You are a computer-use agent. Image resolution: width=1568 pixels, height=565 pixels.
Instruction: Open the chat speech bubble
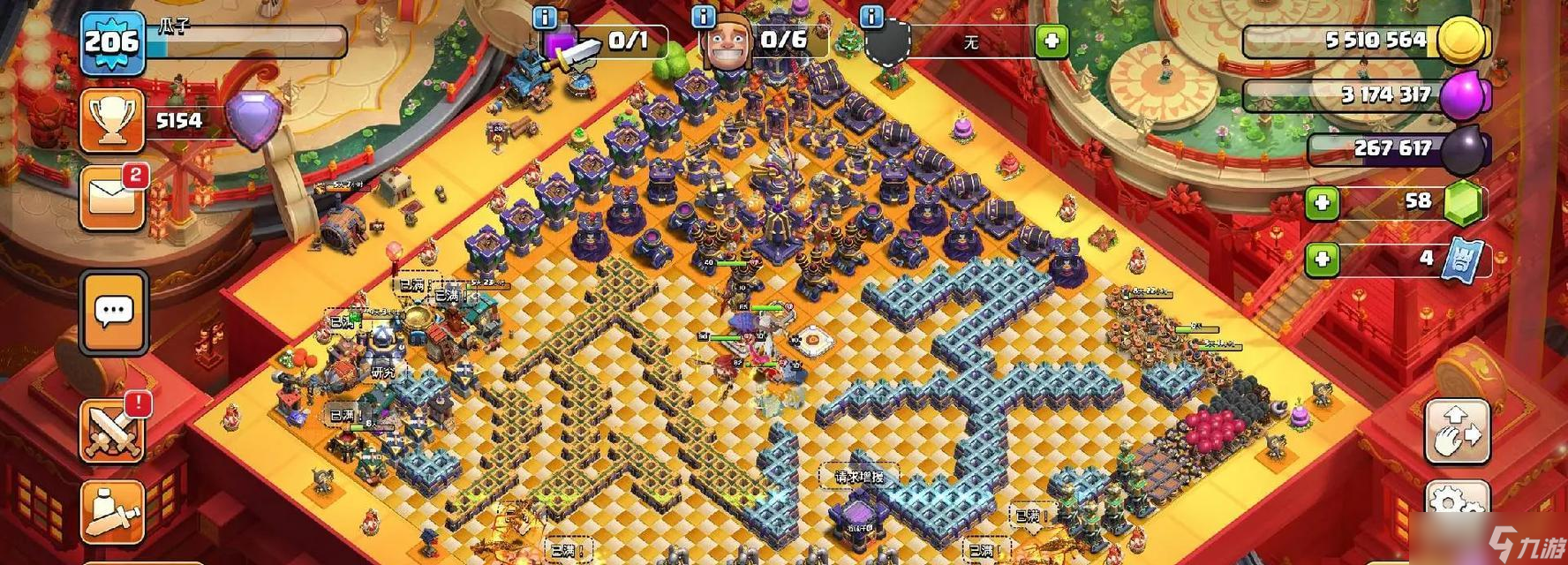point(113,312)
